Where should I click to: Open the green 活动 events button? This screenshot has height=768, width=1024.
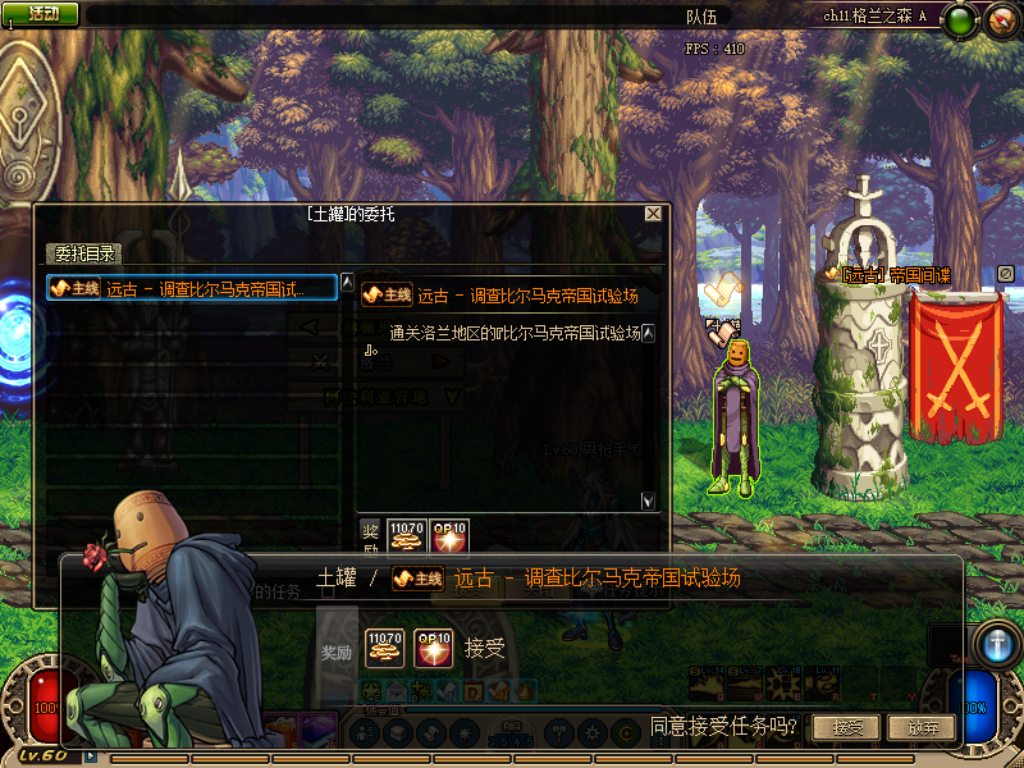coord(41,13)
